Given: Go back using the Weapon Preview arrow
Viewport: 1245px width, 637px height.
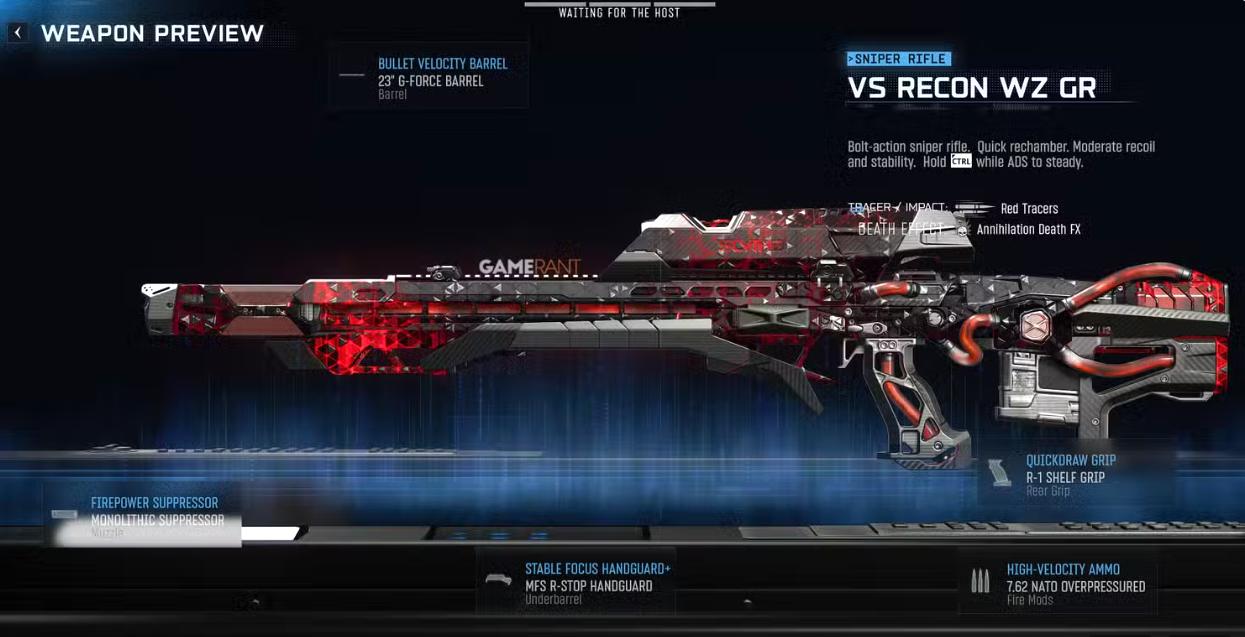Looking at the screenshot, I should [17, 33].
